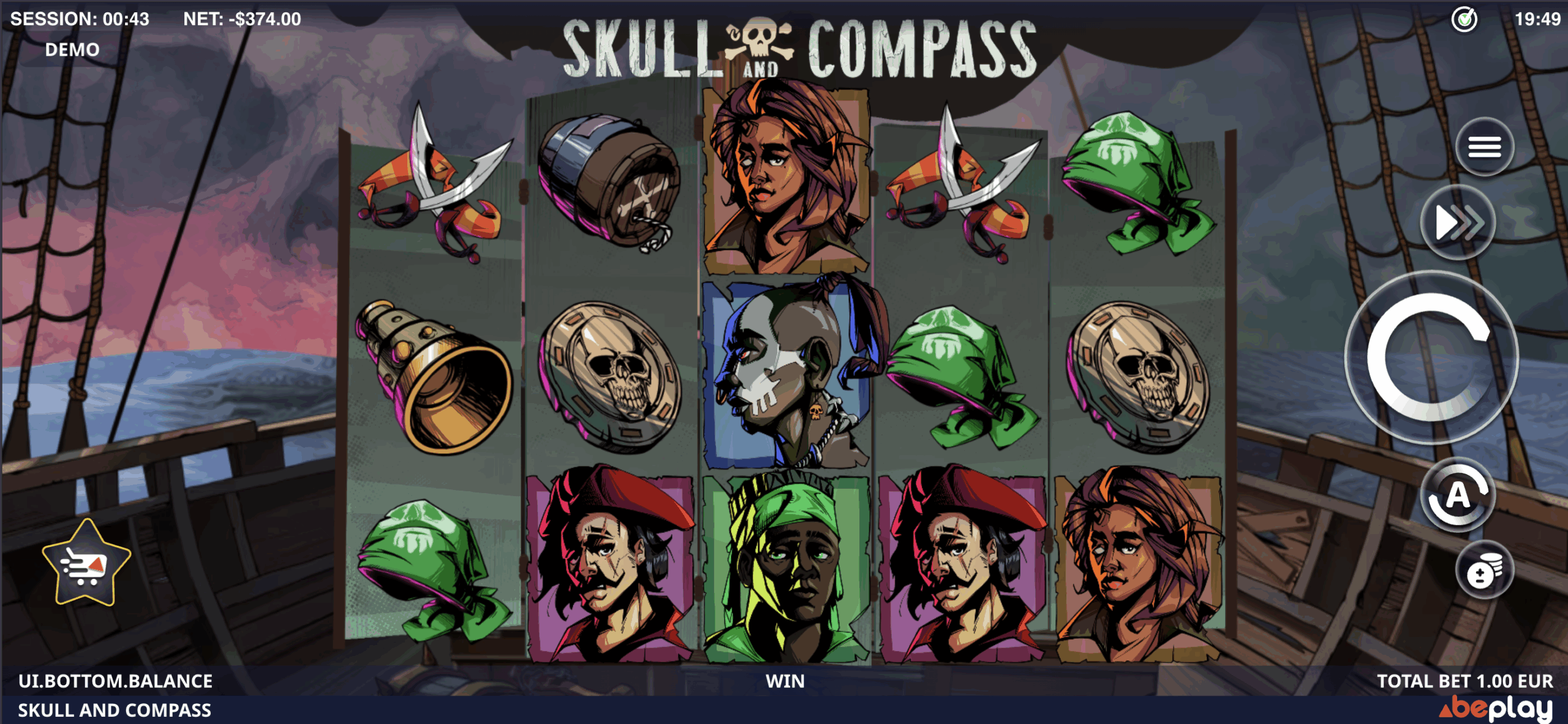Spin the reels with the large circular button
The width and height of the screenshot is (1568, 724).
tap(1431, 357)
